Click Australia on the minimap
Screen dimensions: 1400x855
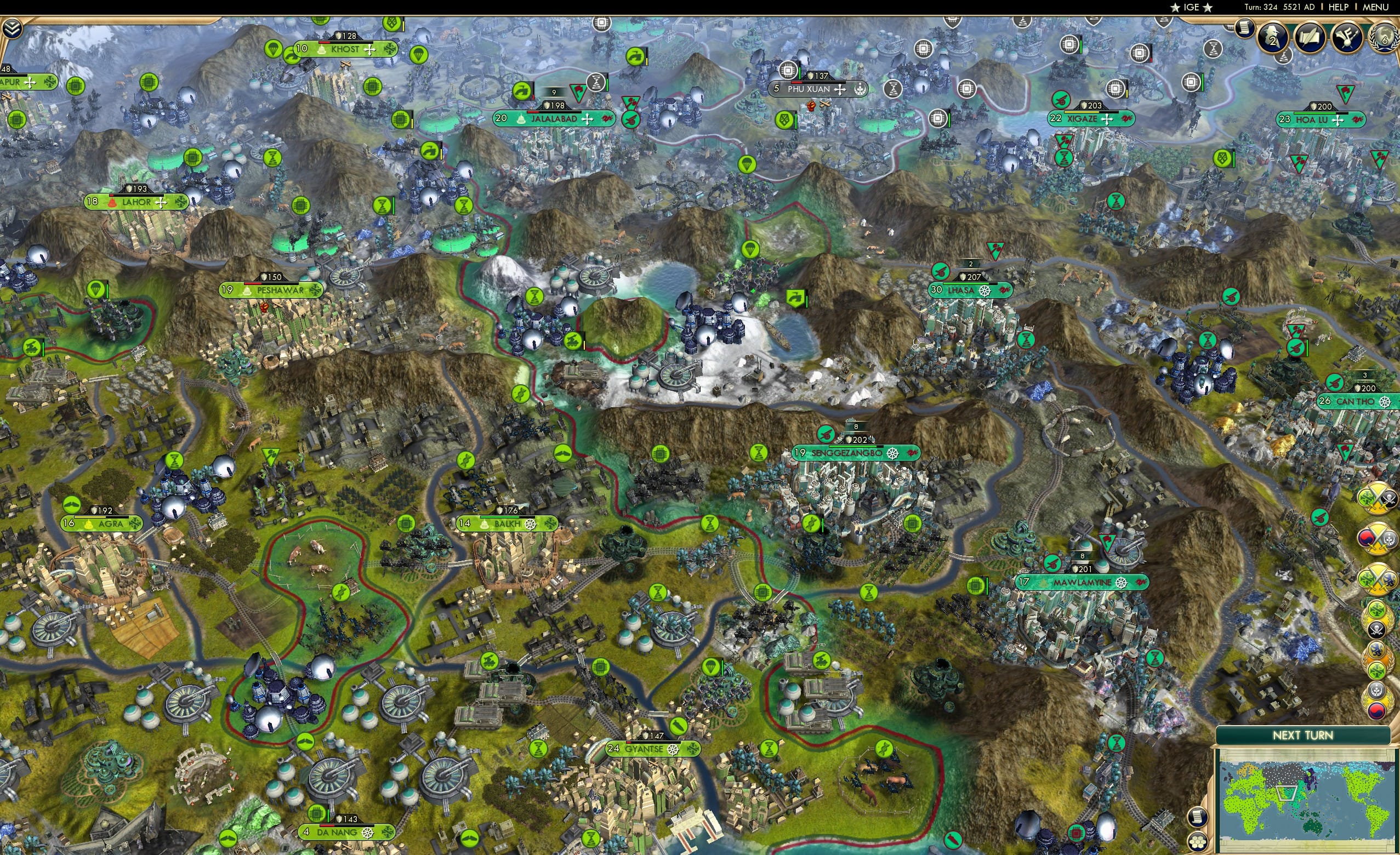click(x=1312, y=828)
